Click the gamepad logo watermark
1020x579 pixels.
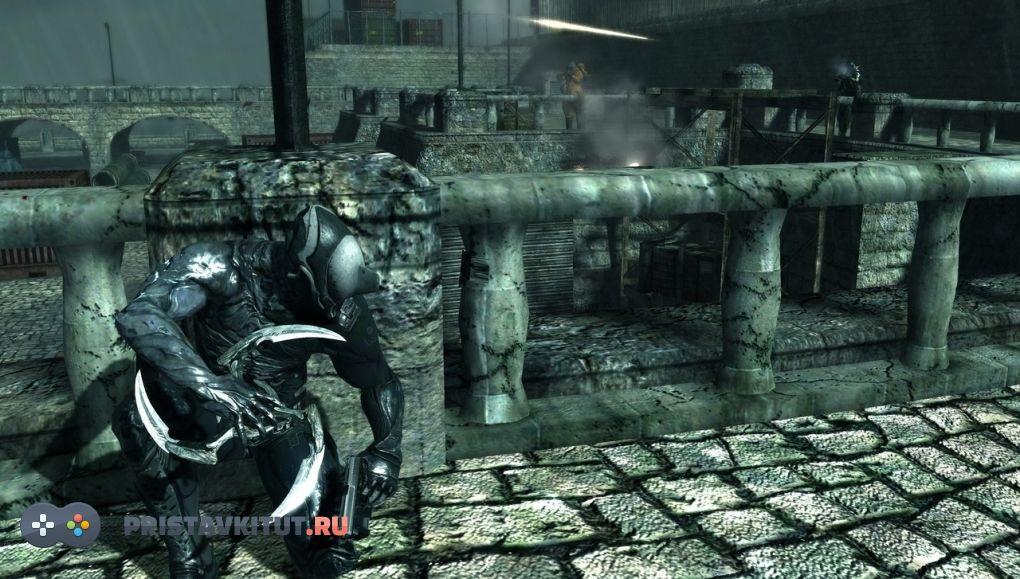tap(60, 525)
